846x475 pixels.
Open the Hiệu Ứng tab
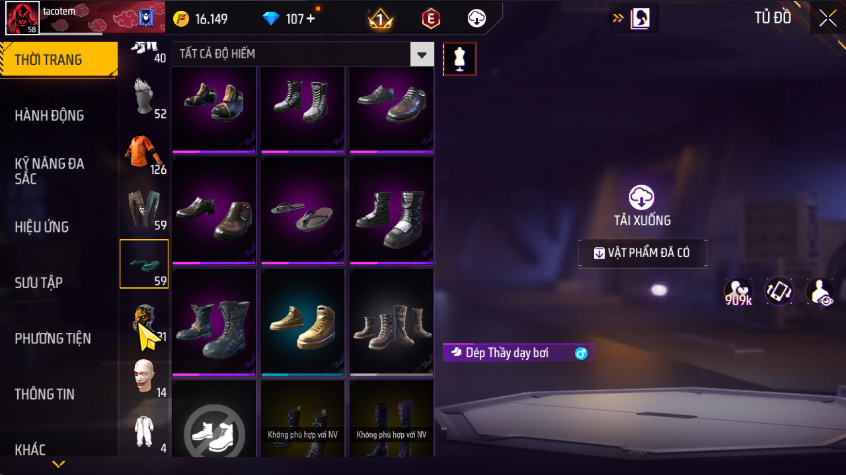[x=43, y=227]
